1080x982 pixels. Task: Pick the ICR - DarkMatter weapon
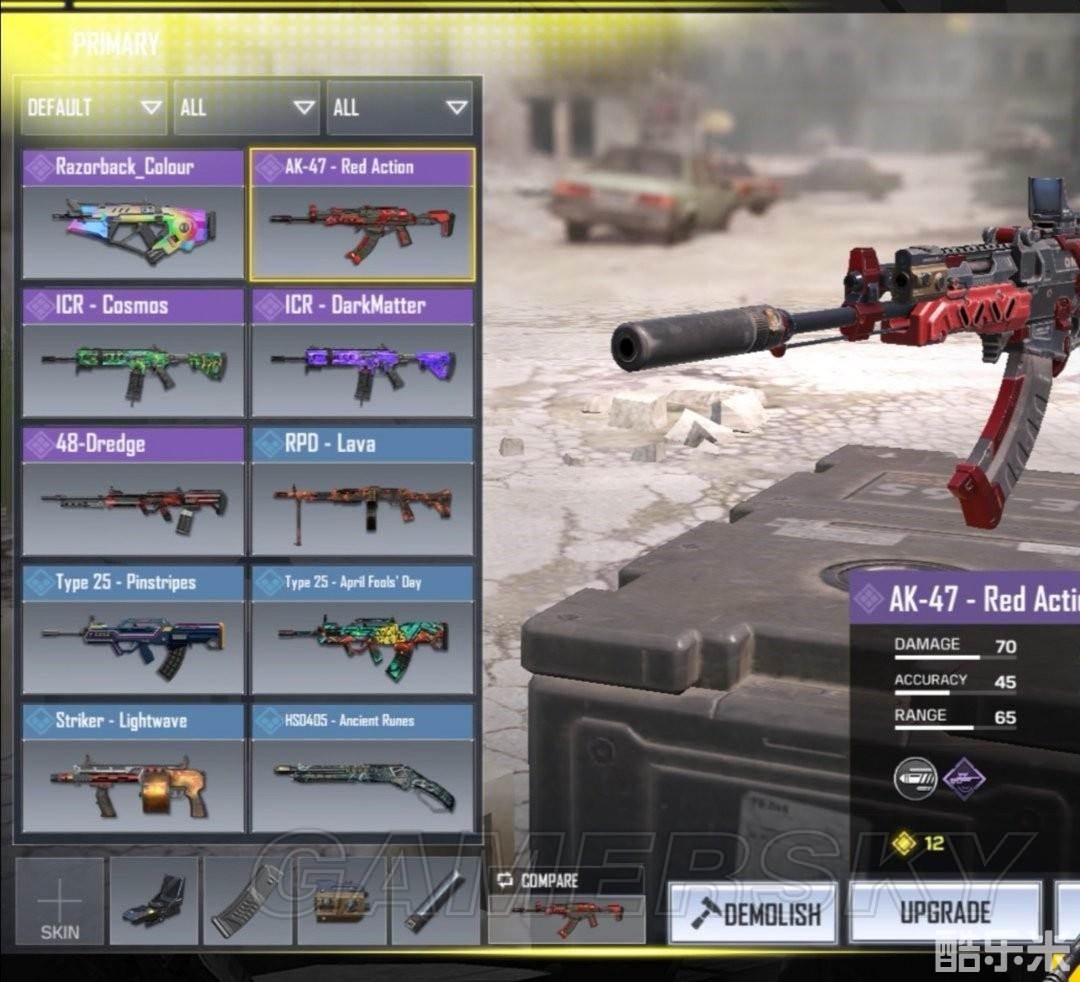[x=362, y=352]
